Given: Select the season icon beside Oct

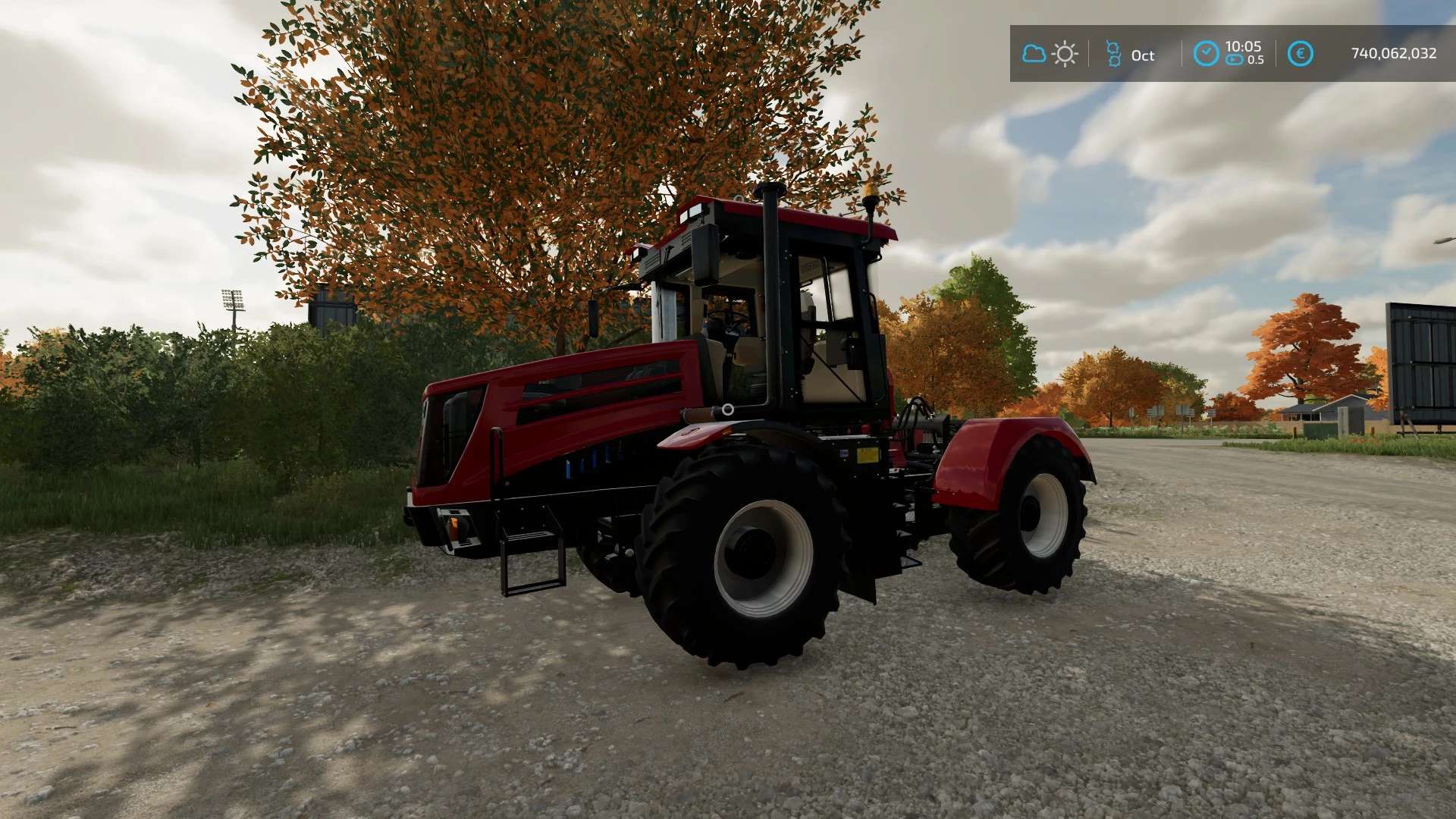Looking at the screenshot, I should point(1113,54).
